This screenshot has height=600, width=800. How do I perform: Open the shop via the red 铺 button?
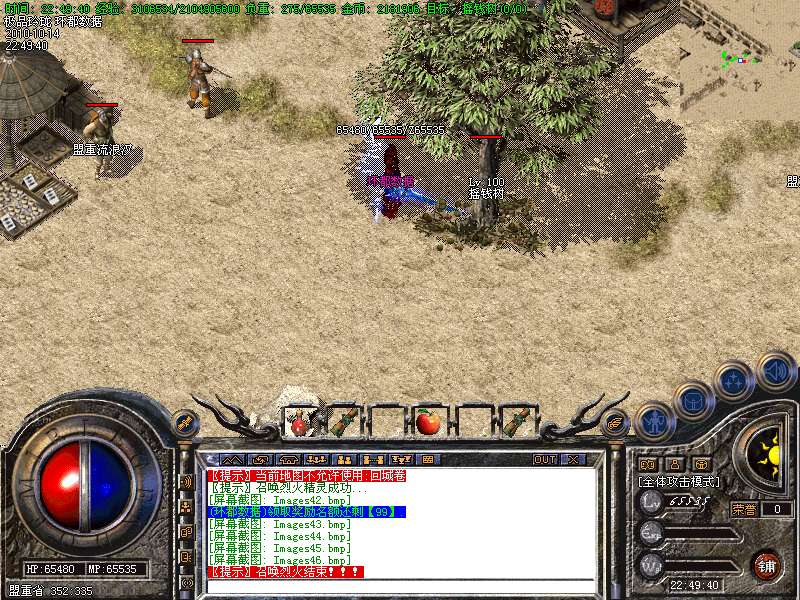[767, 565]
